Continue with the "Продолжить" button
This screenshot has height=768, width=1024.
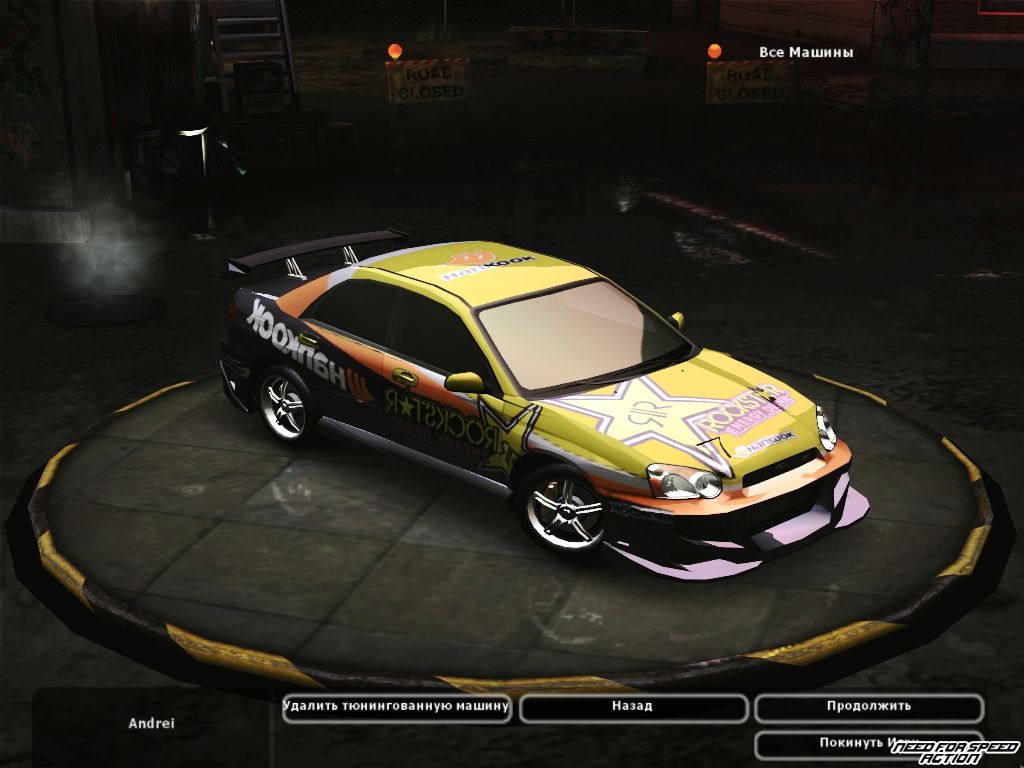(x=868, y=707)
